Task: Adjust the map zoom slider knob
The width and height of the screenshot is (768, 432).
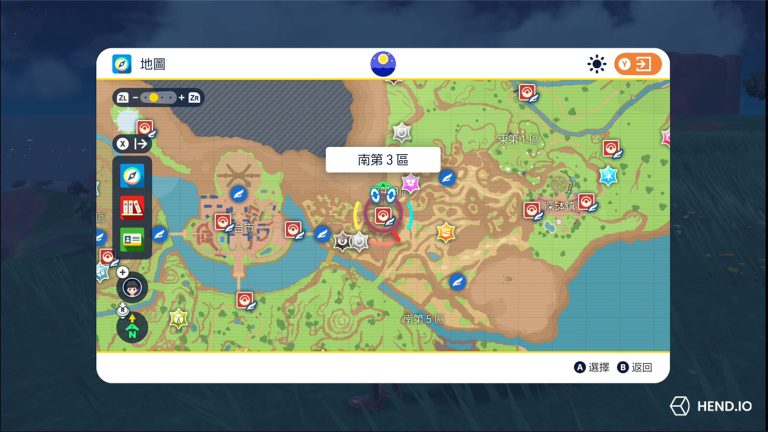Action: pyautogui.click(x=154, y=97)
